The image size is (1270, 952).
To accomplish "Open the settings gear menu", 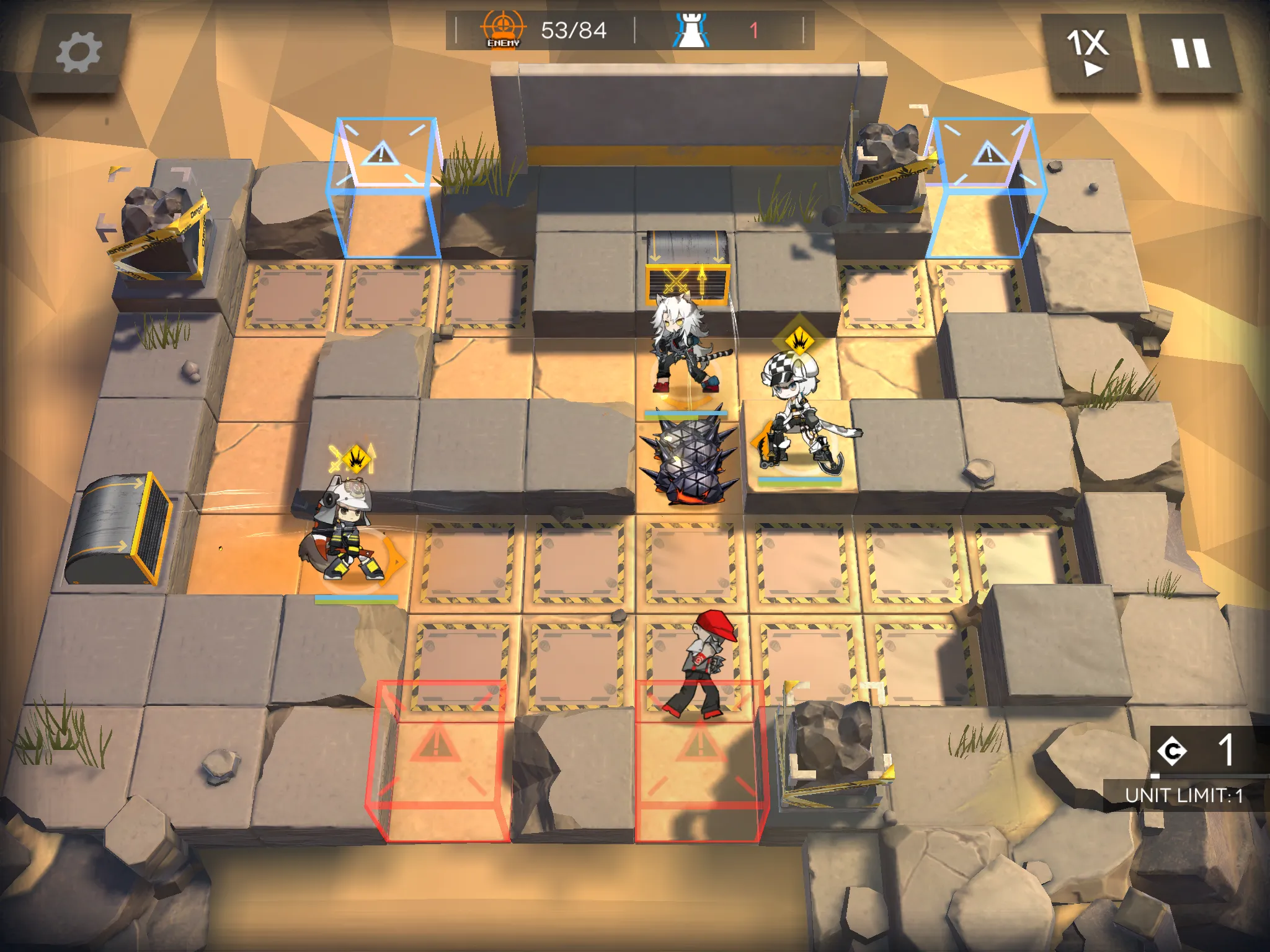I will point(79,53).
